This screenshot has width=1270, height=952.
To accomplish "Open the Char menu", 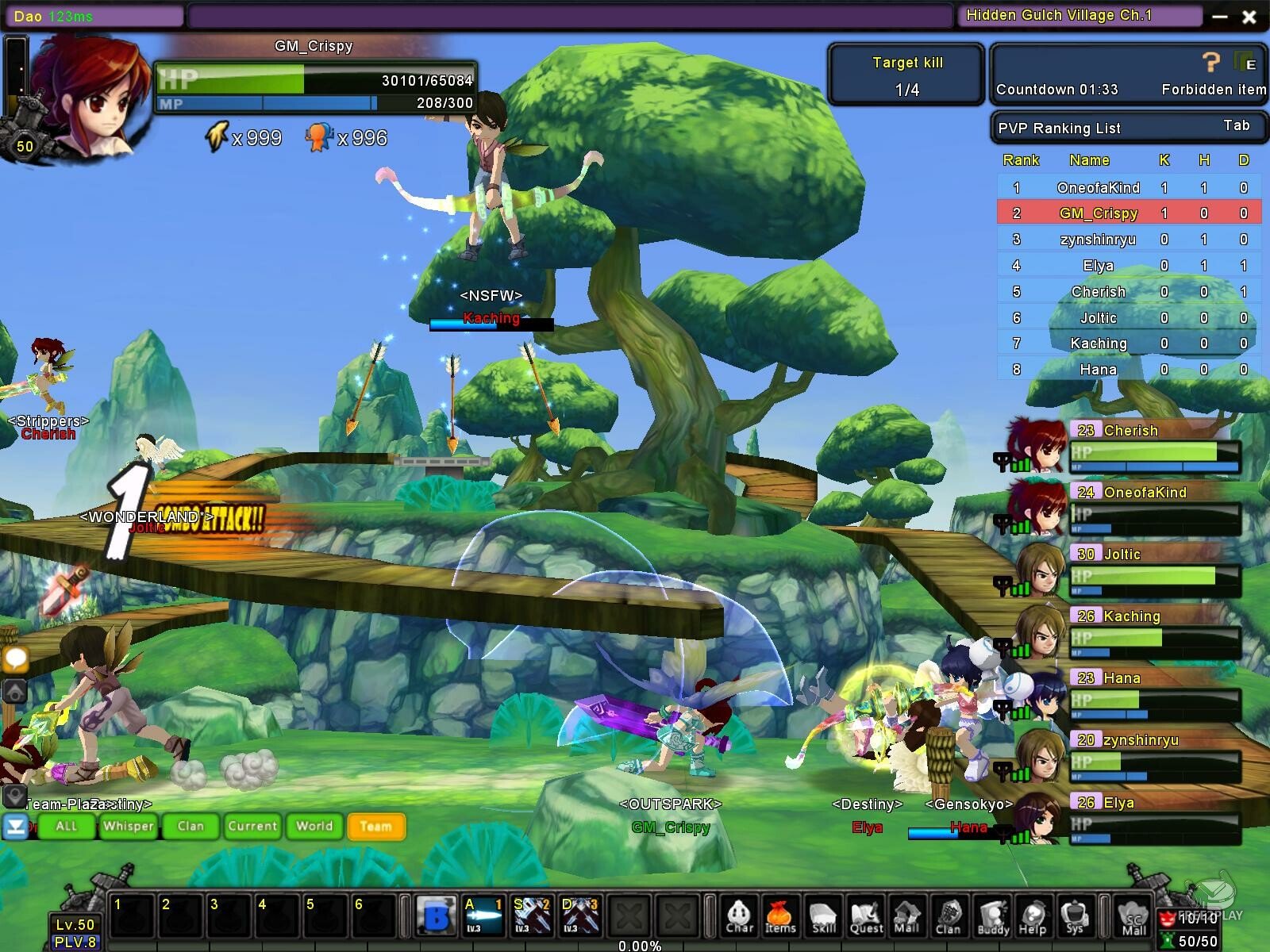I will [x=739, y=917].
